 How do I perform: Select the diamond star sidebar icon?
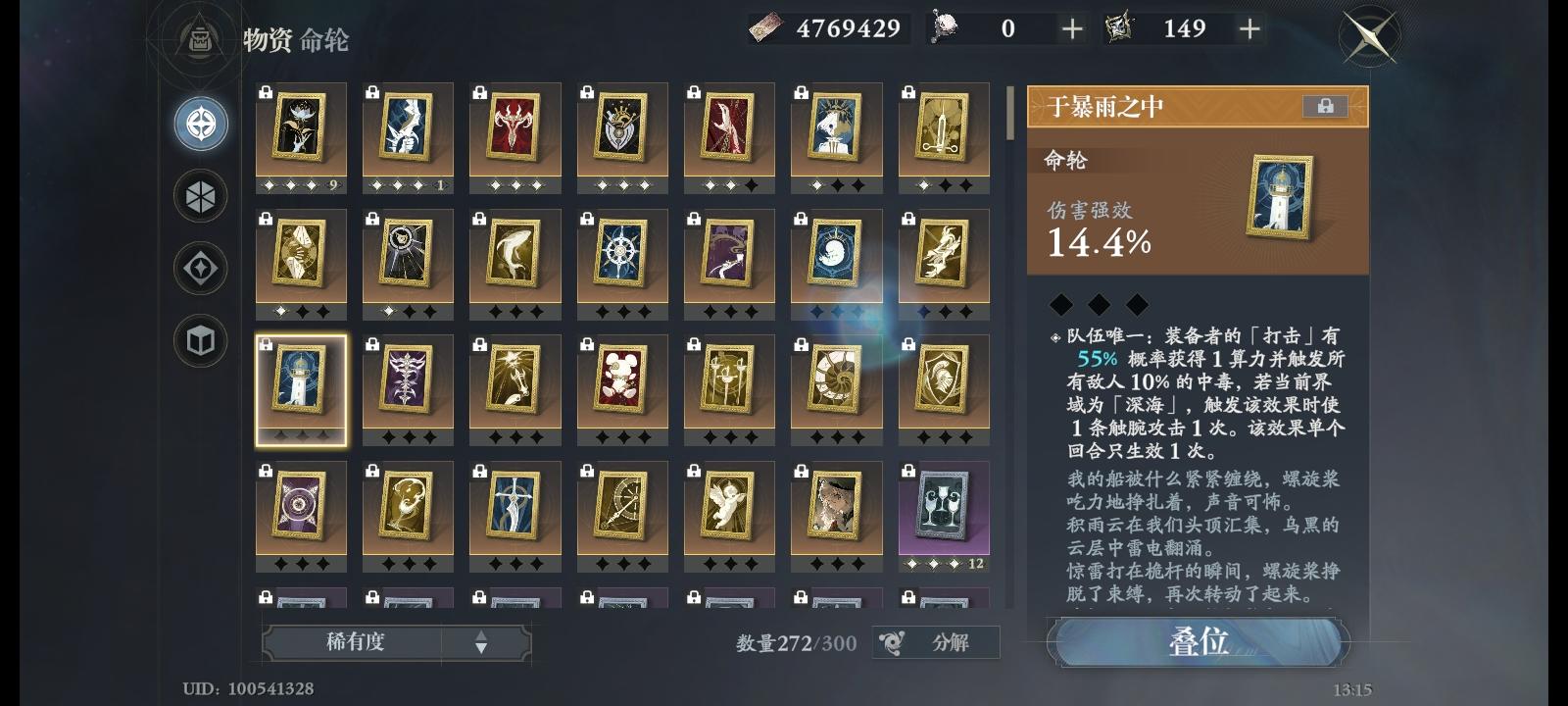tap(200, 268)
